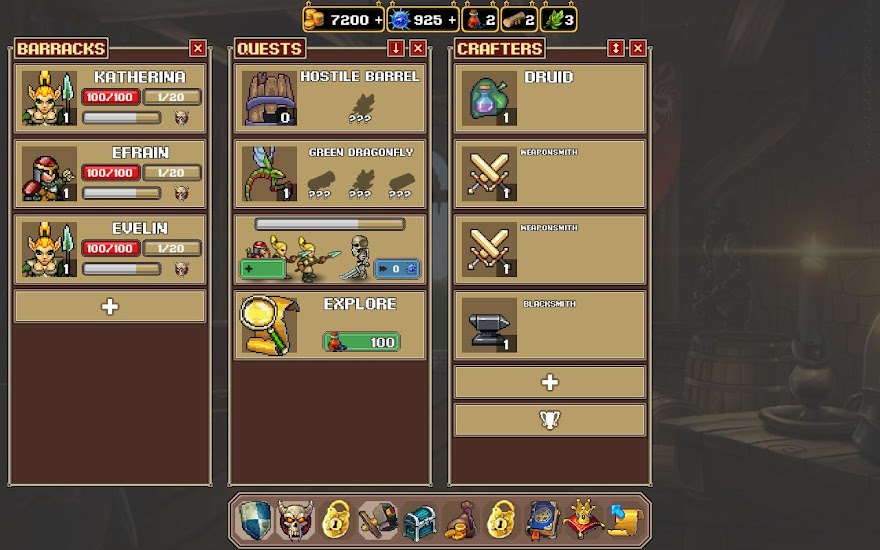The image size is (880, 550).
Task: Add a new hero with the Barracks plus
Action: [110, 306]
